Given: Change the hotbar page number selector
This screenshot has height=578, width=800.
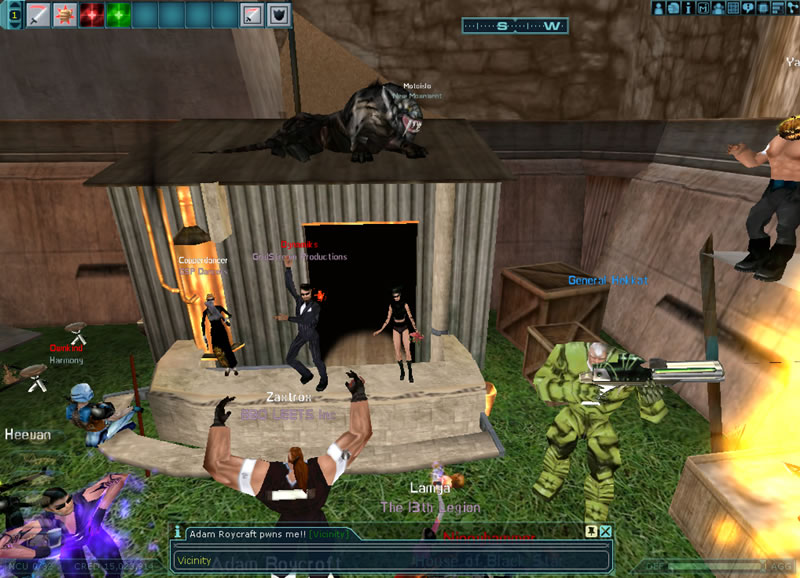Looking at the screenshot, I should (14, 15).
